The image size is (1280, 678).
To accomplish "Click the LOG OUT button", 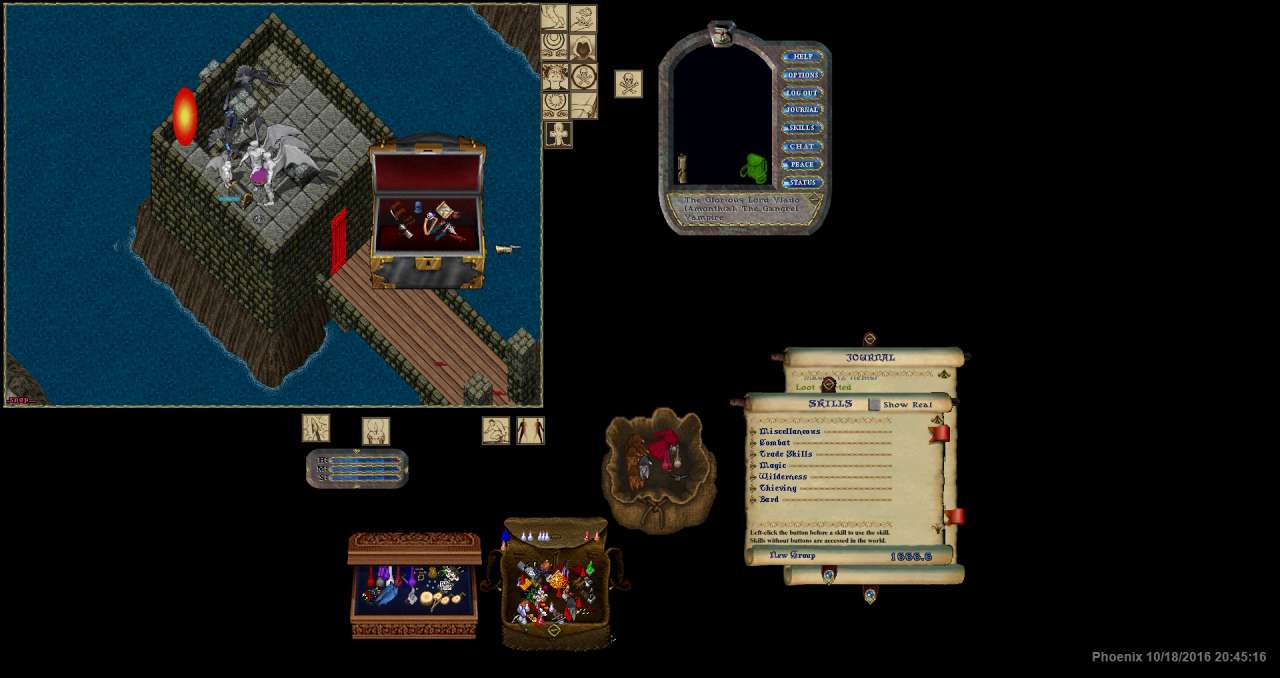I will (802, 93).
